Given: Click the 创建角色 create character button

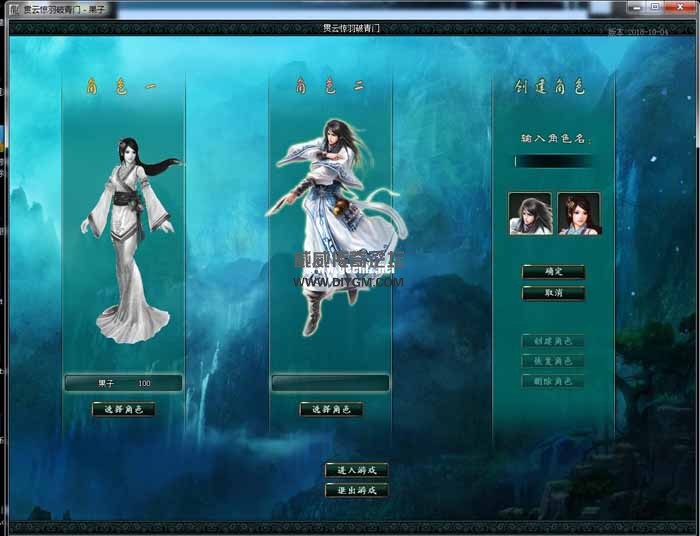Looking at the screenshot, I should 553,341.
